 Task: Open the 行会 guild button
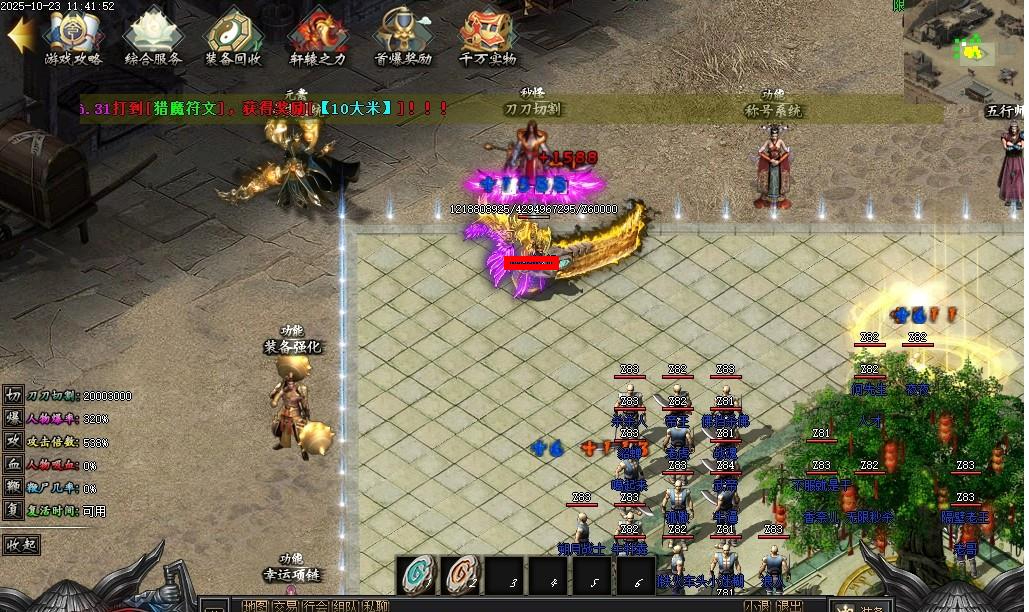pyautogui.click(x=316, y=606)
